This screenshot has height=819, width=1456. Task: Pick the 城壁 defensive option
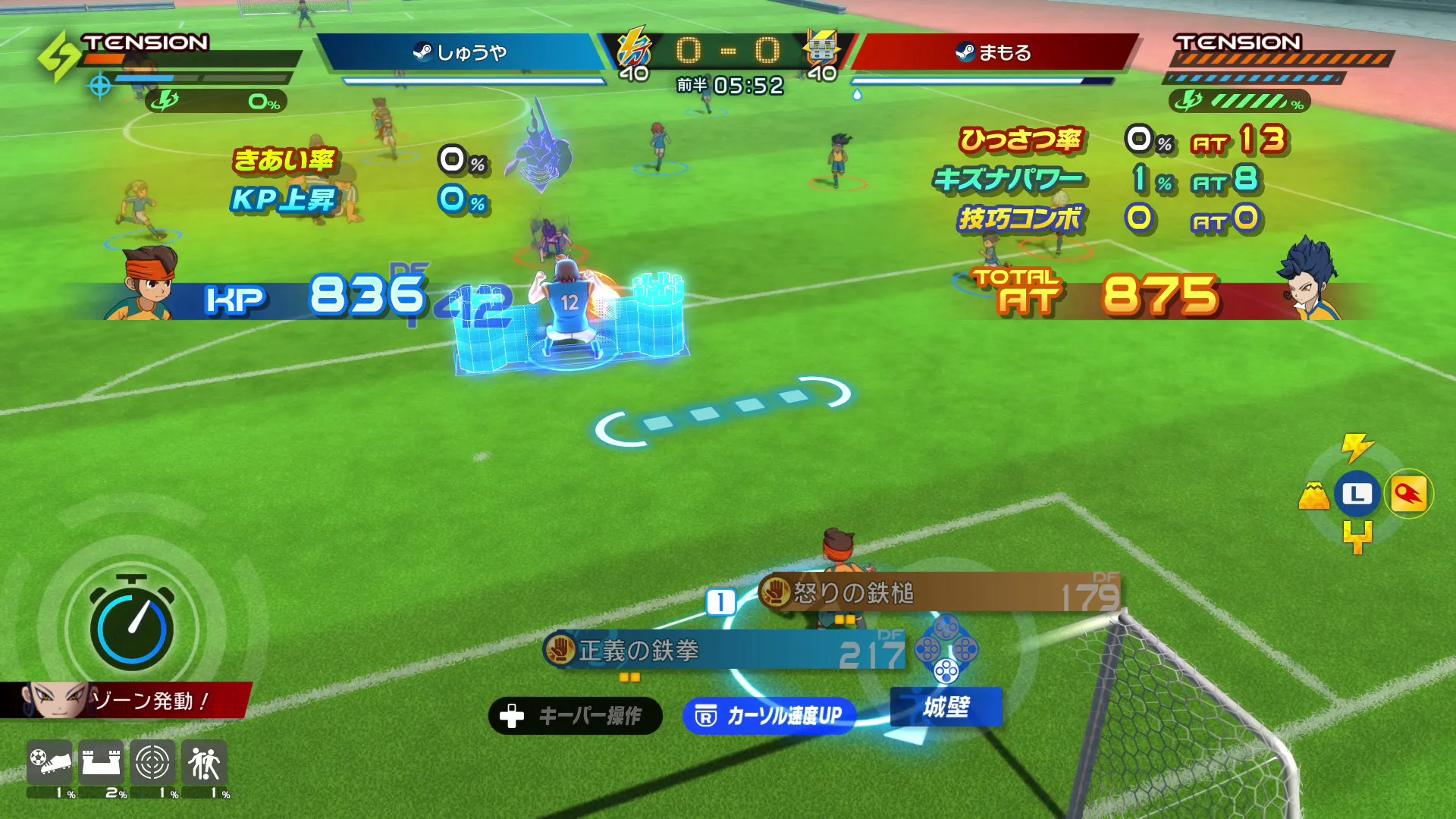[946, 707]
